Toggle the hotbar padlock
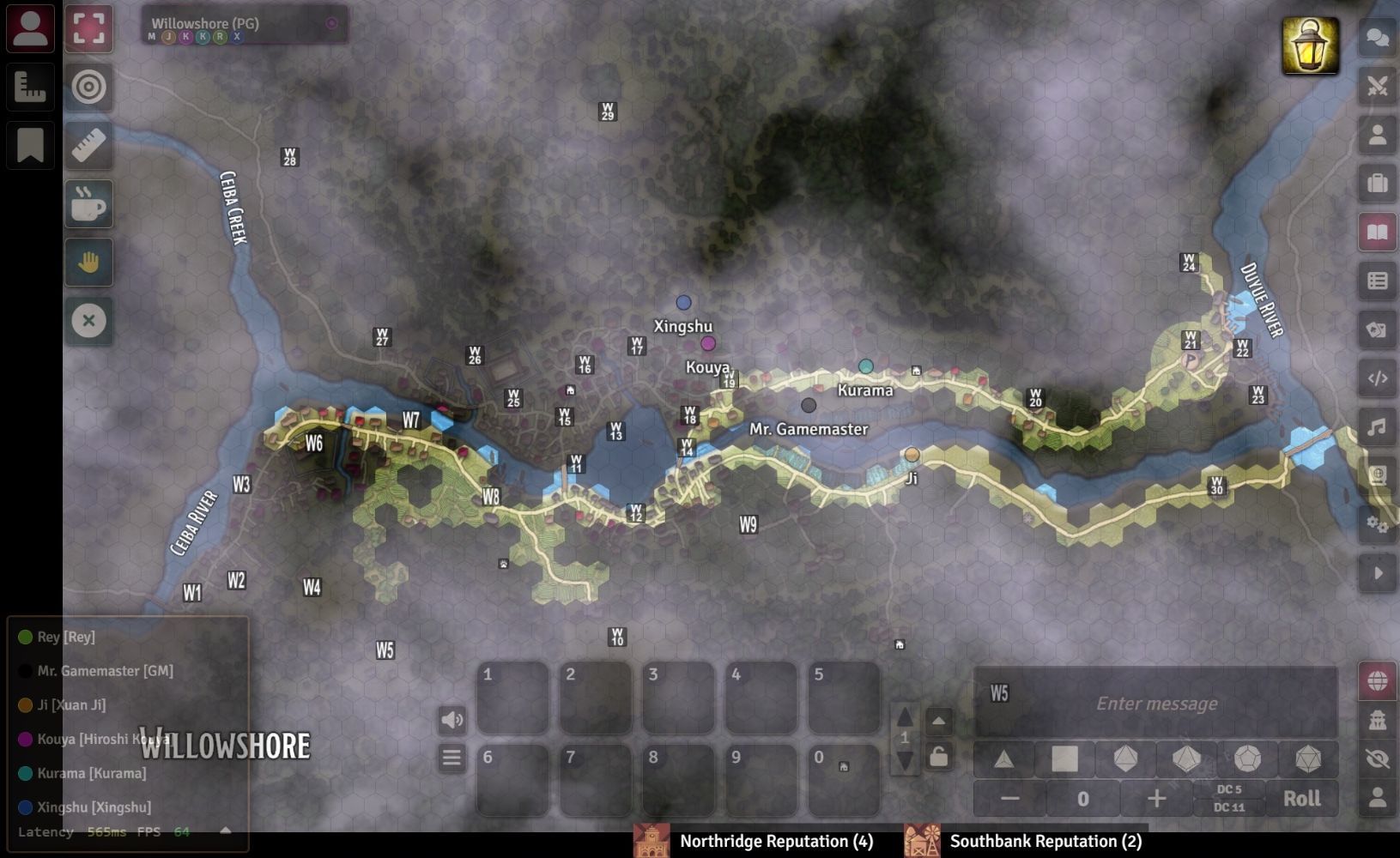 (x=938, y=757)
